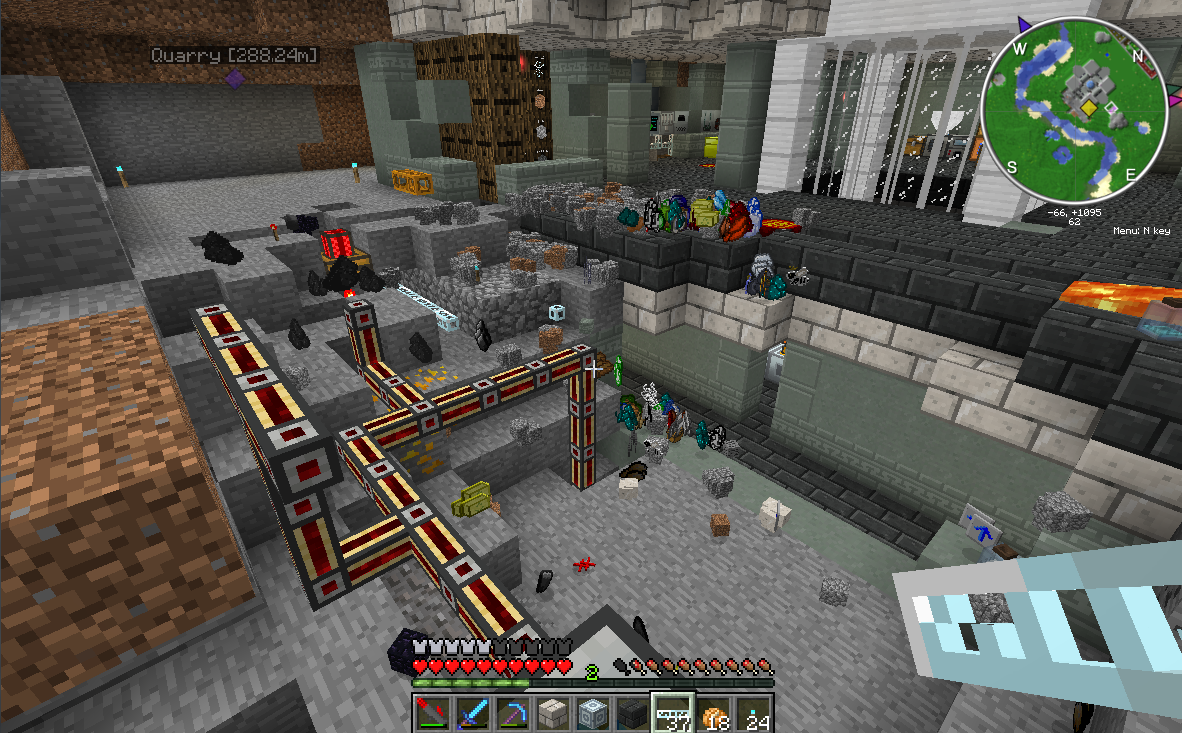Select the red wrench tool hotbar slot
This screenshot has width=1182, height=733.
(x=431, y=713)
